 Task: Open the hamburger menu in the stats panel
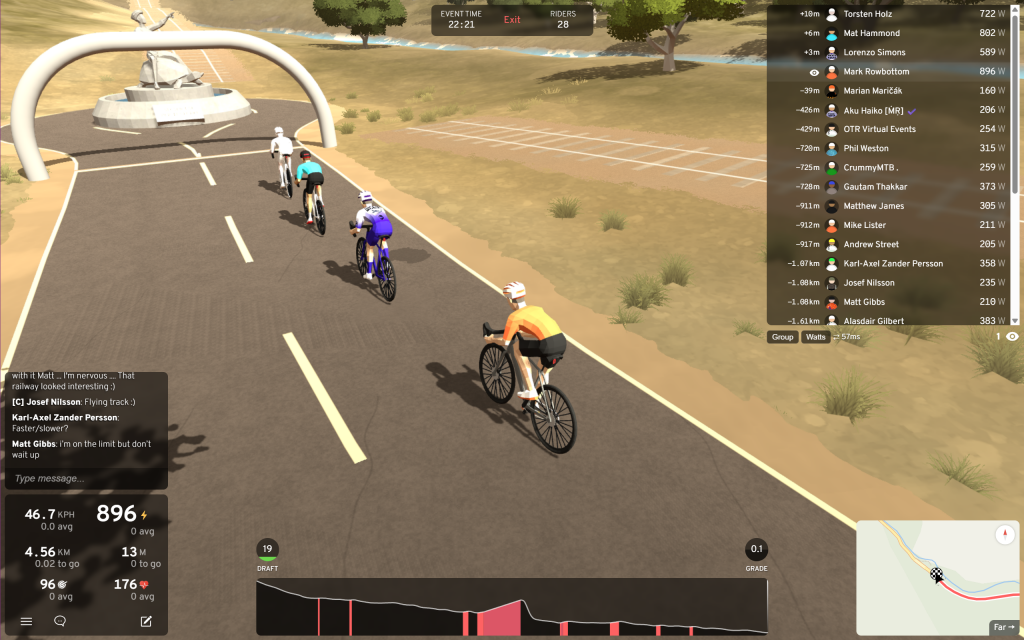click(x=27, y=621)
